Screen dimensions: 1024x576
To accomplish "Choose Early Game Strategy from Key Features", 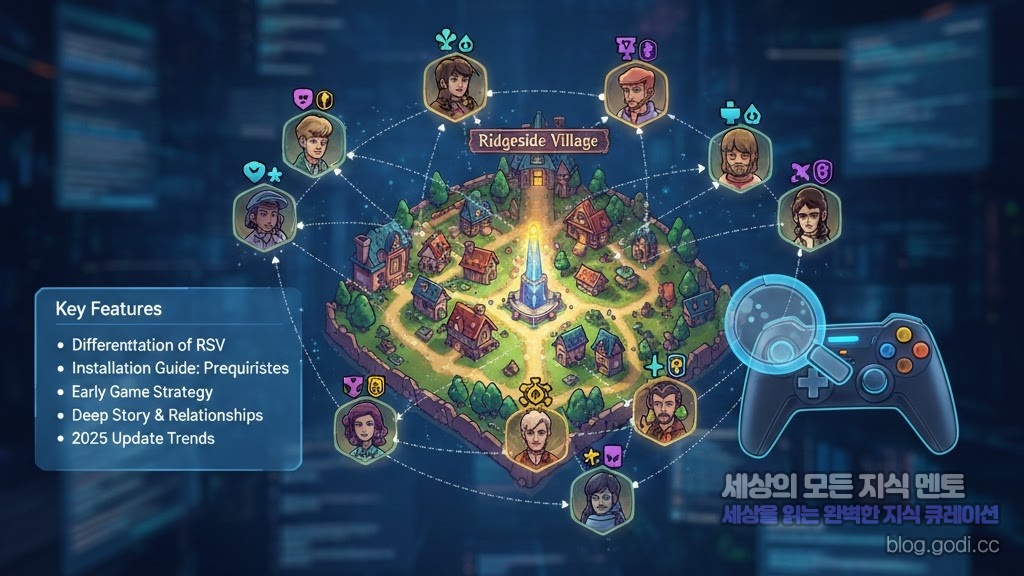I will click(142, 391).
